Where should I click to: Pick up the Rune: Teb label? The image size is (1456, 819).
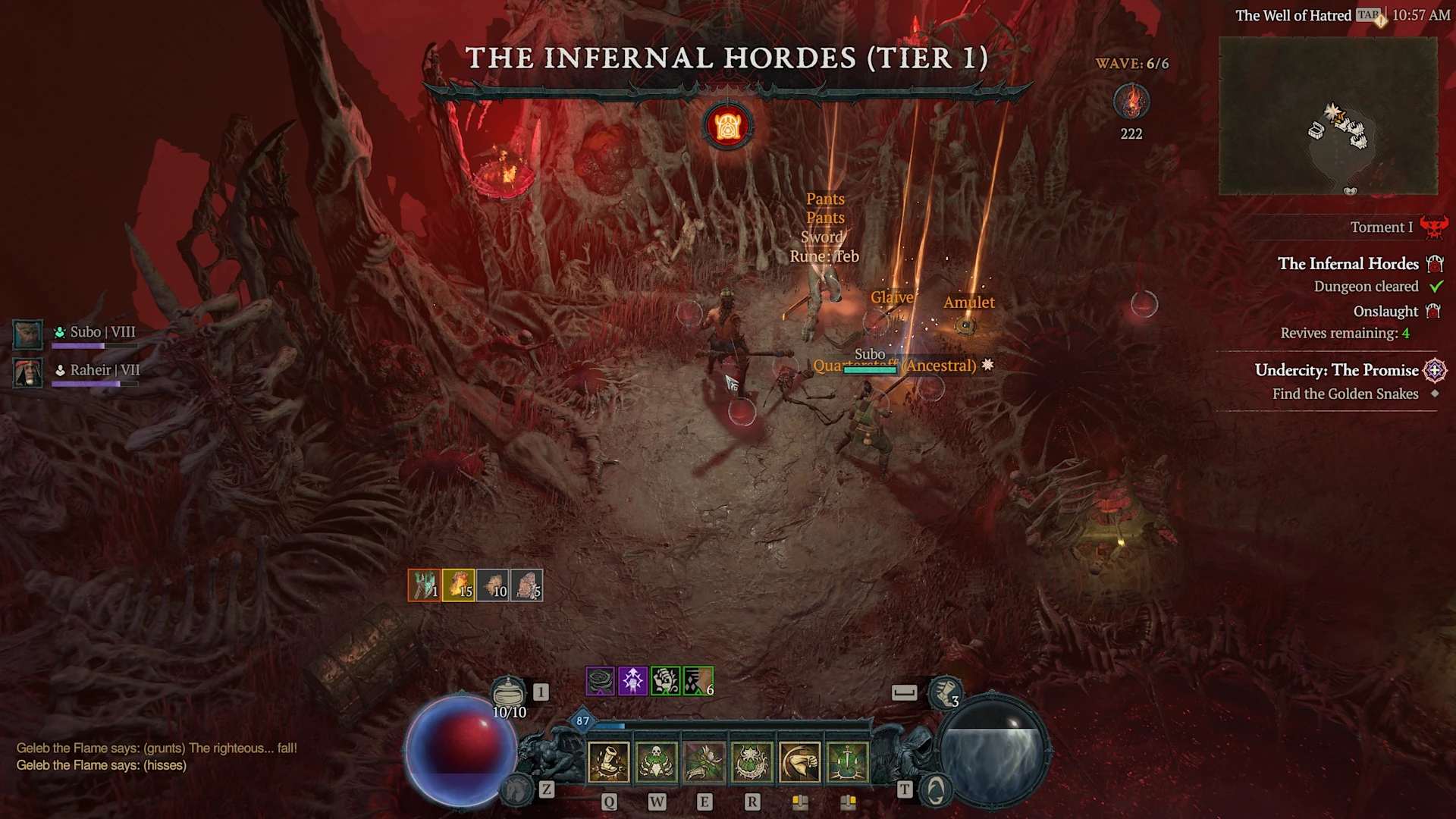click(824, 256)
